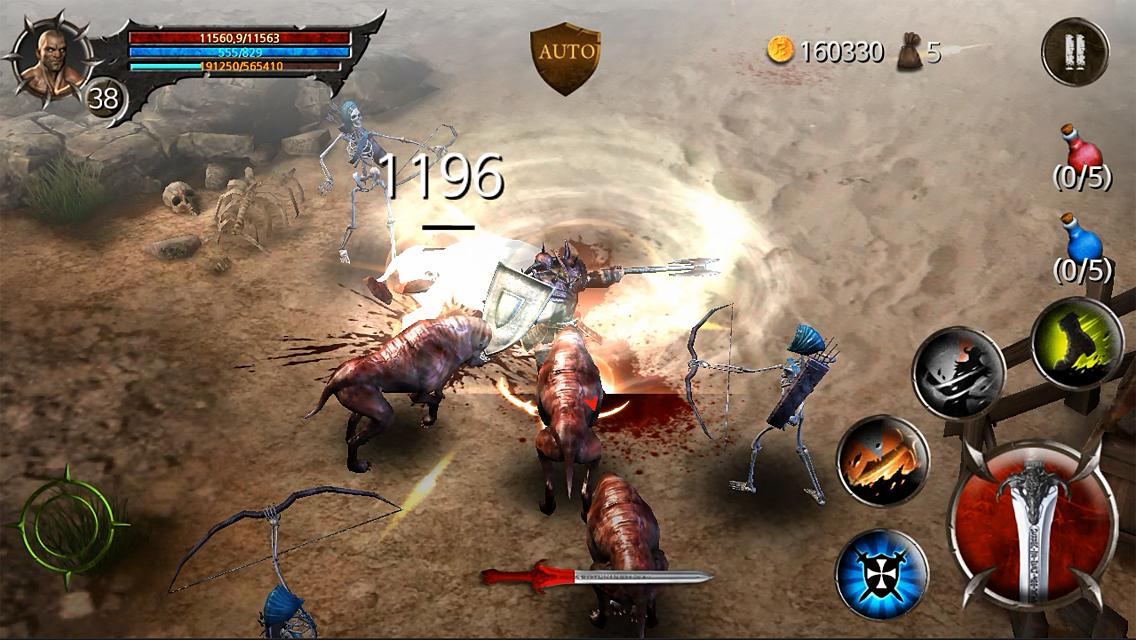Attack with the large red sword button
Viewport: 1136px width, 640px height.
tap(1032, 523)
